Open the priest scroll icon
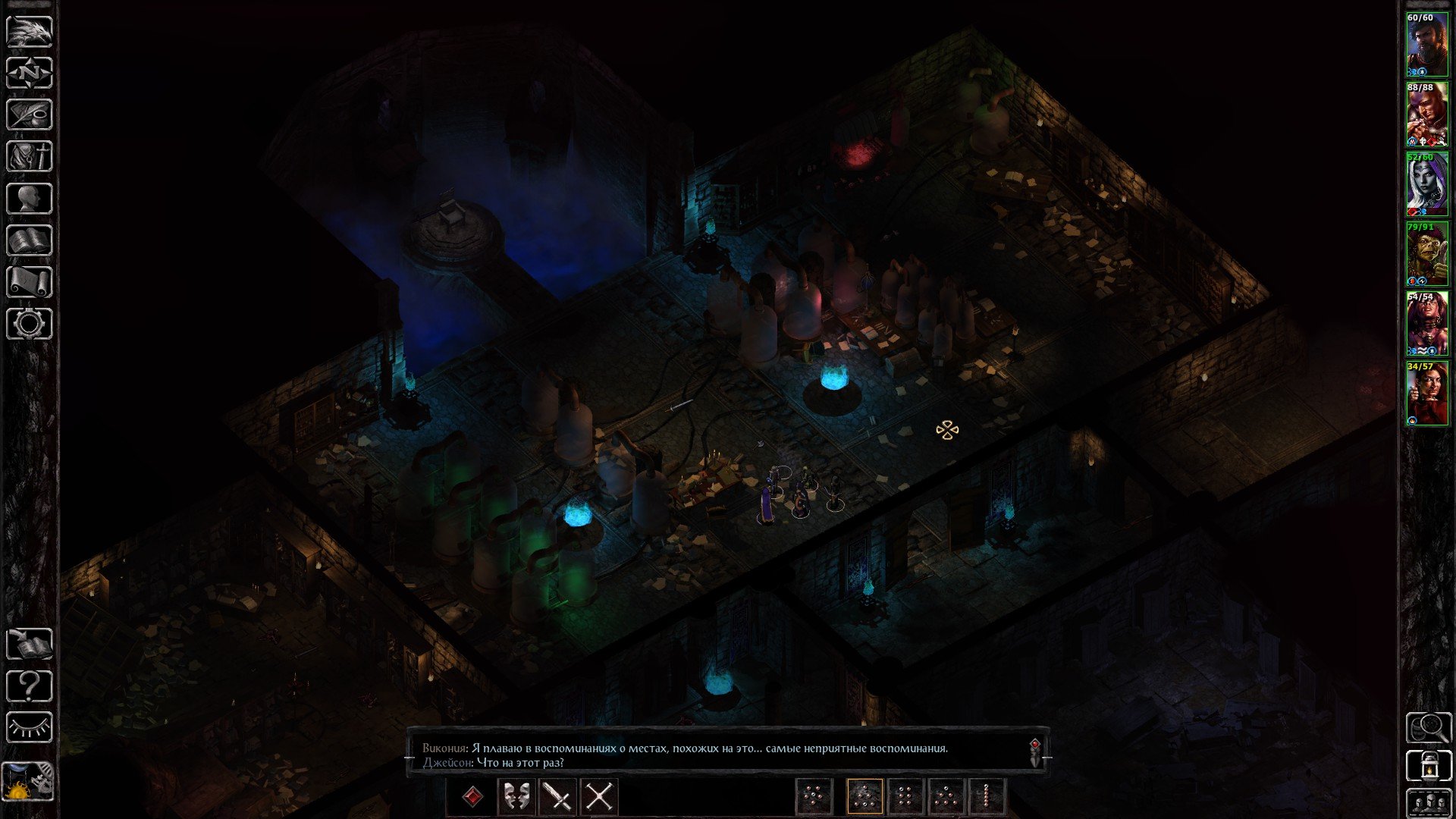1456x819 pixels. coord(30,282)
